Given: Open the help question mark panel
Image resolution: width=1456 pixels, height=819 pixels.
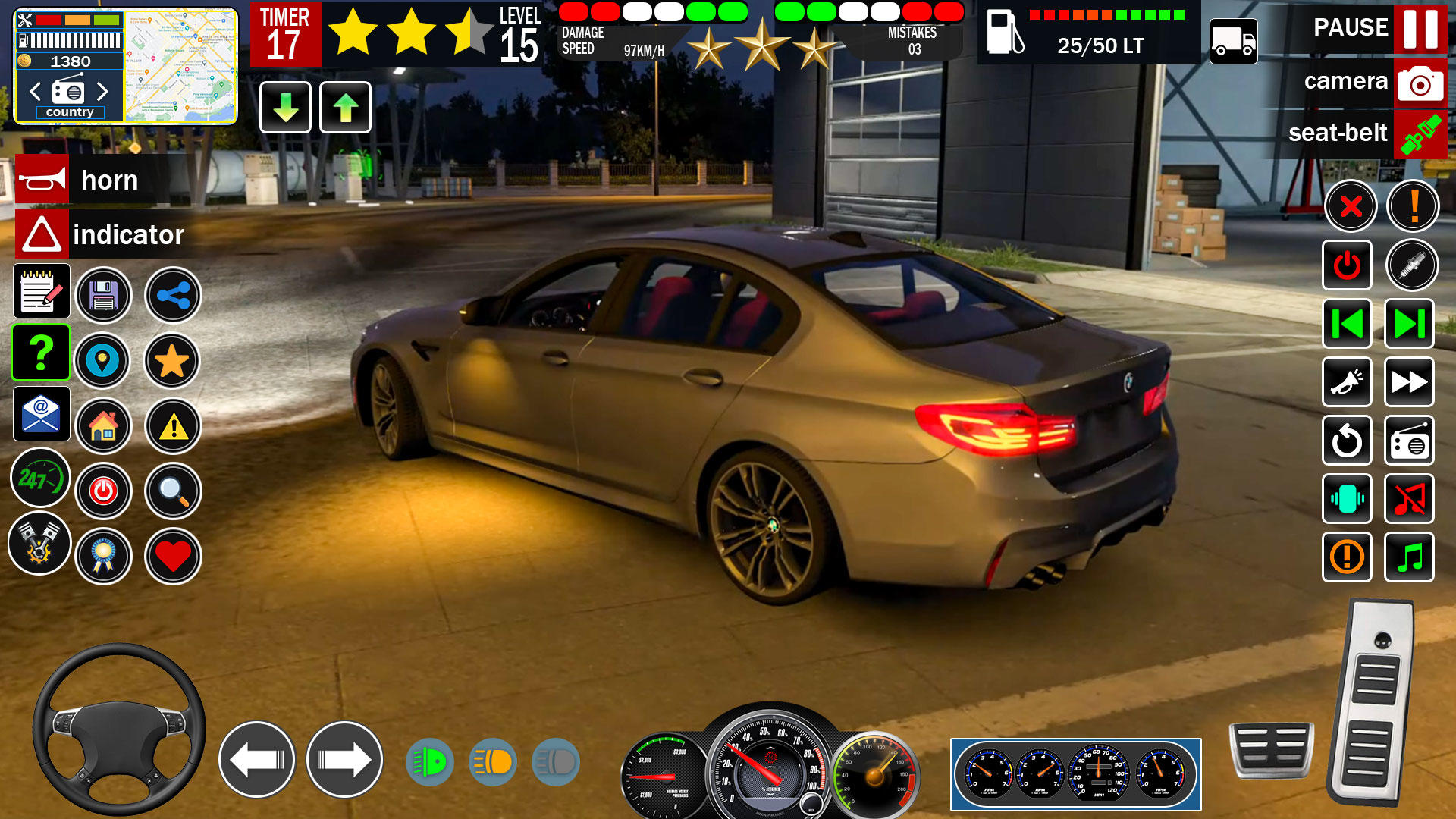Looking at the screenshot, I should 42,353.
